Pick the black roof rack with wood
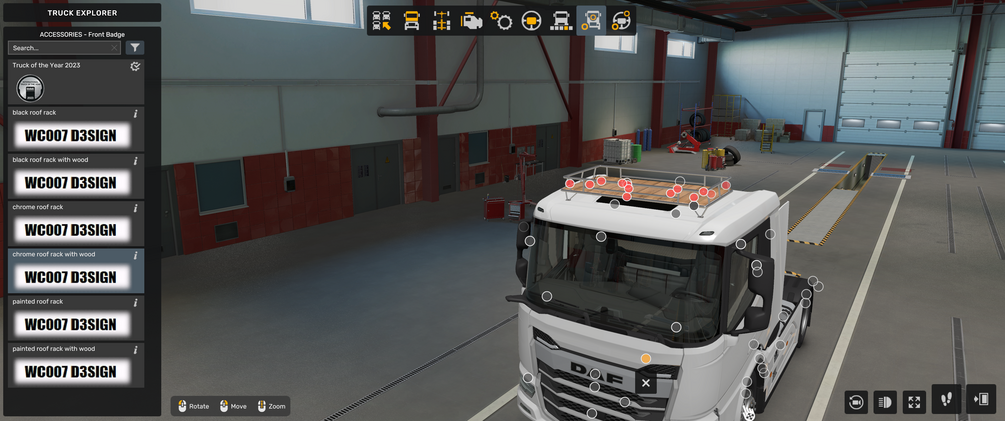1005x421 pixels. (x=75, y=177)
